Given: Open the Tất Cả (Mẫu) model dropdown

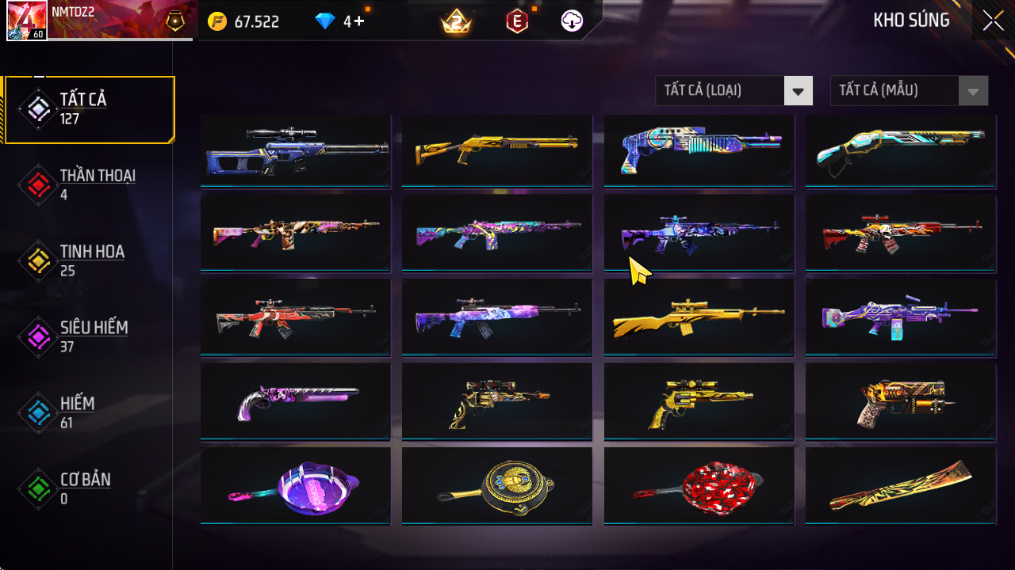Looking at the screenshot, I should (909, 91).
